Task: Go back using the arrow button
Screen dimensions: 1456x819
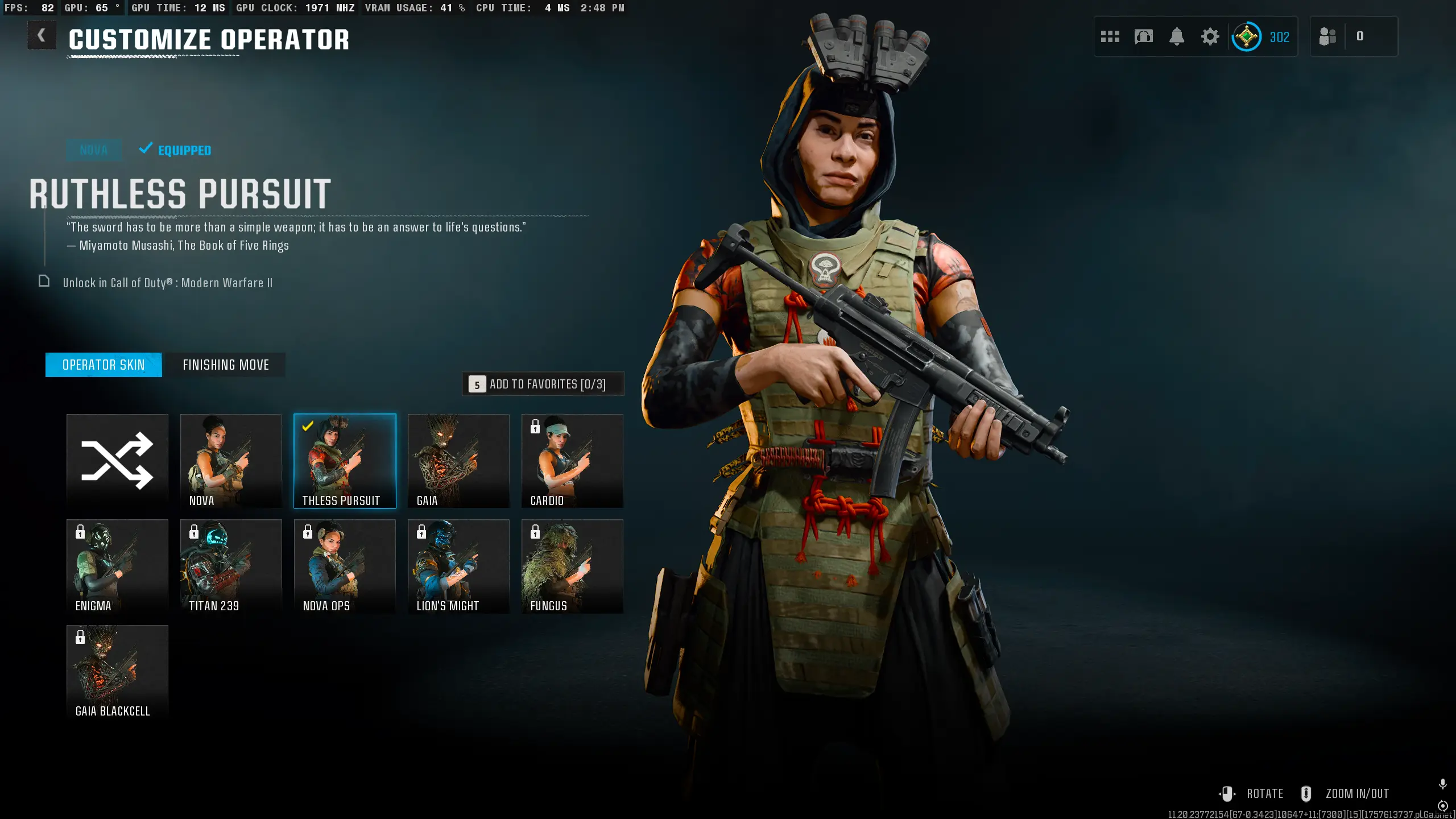Action: point(42,36)
